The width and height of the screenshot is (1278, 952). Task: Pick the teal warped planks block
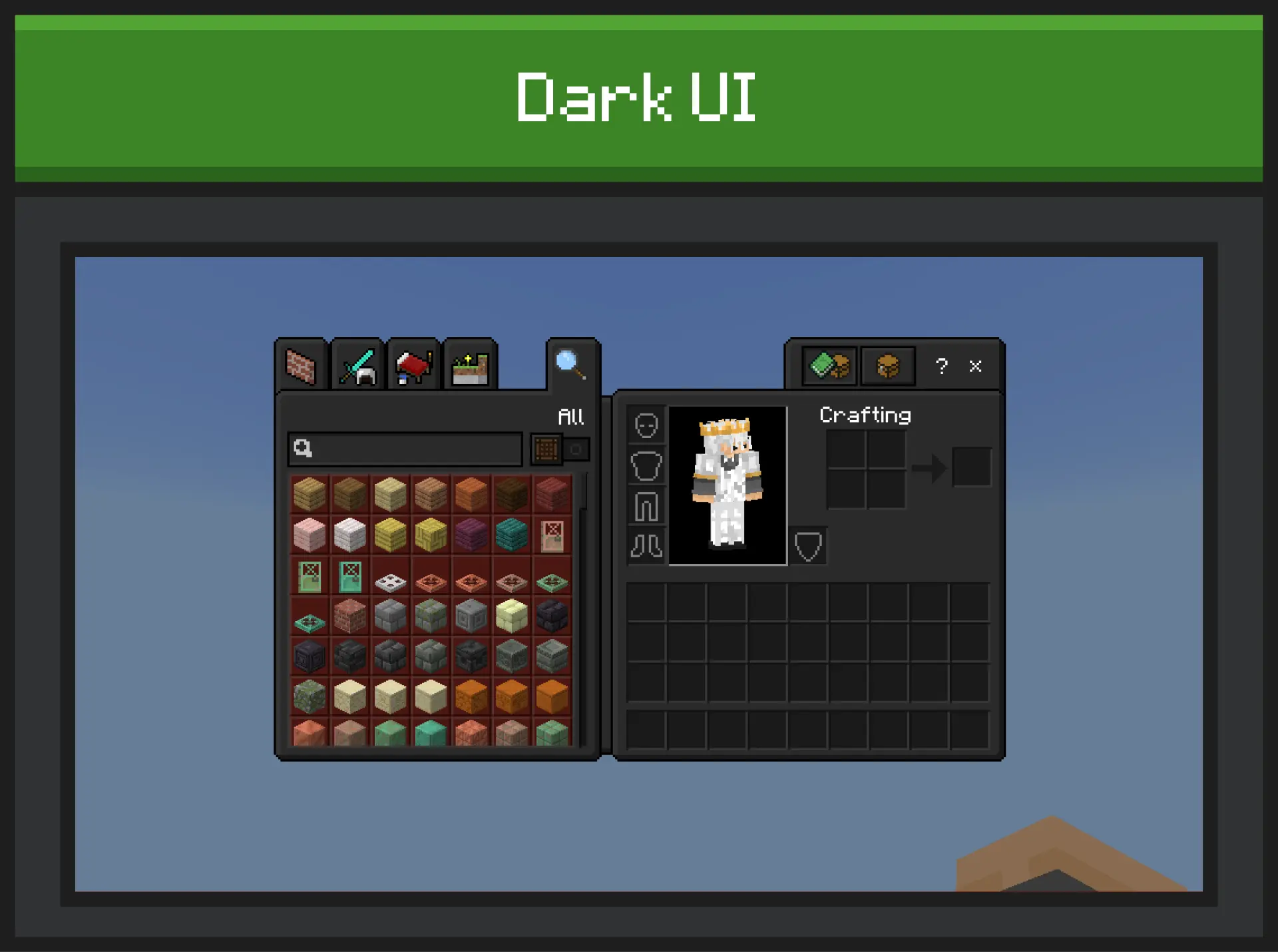(512, 535)
